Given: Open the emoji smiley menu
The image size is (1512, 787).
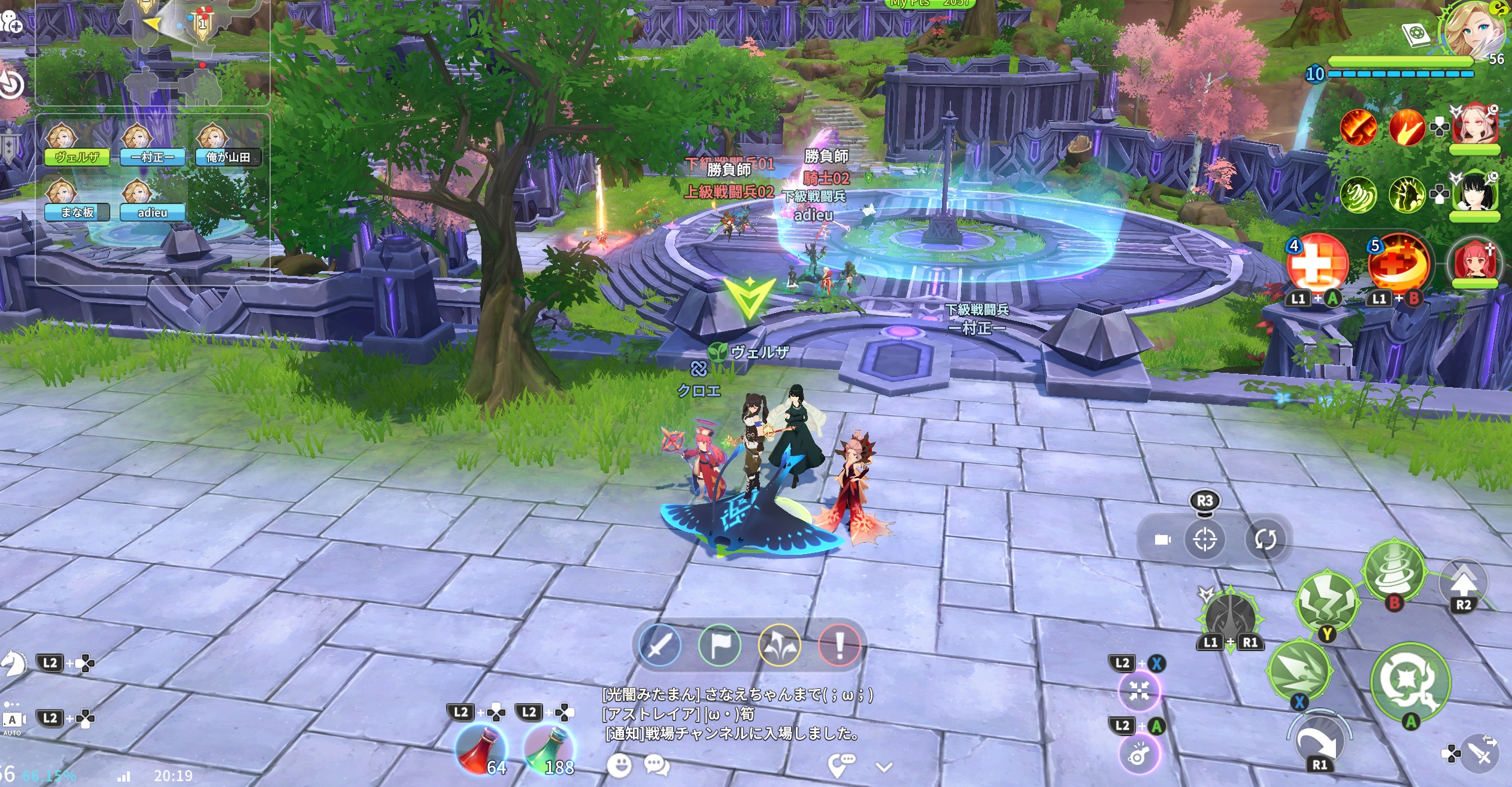Looking at the screenshot, I should 619,765.
